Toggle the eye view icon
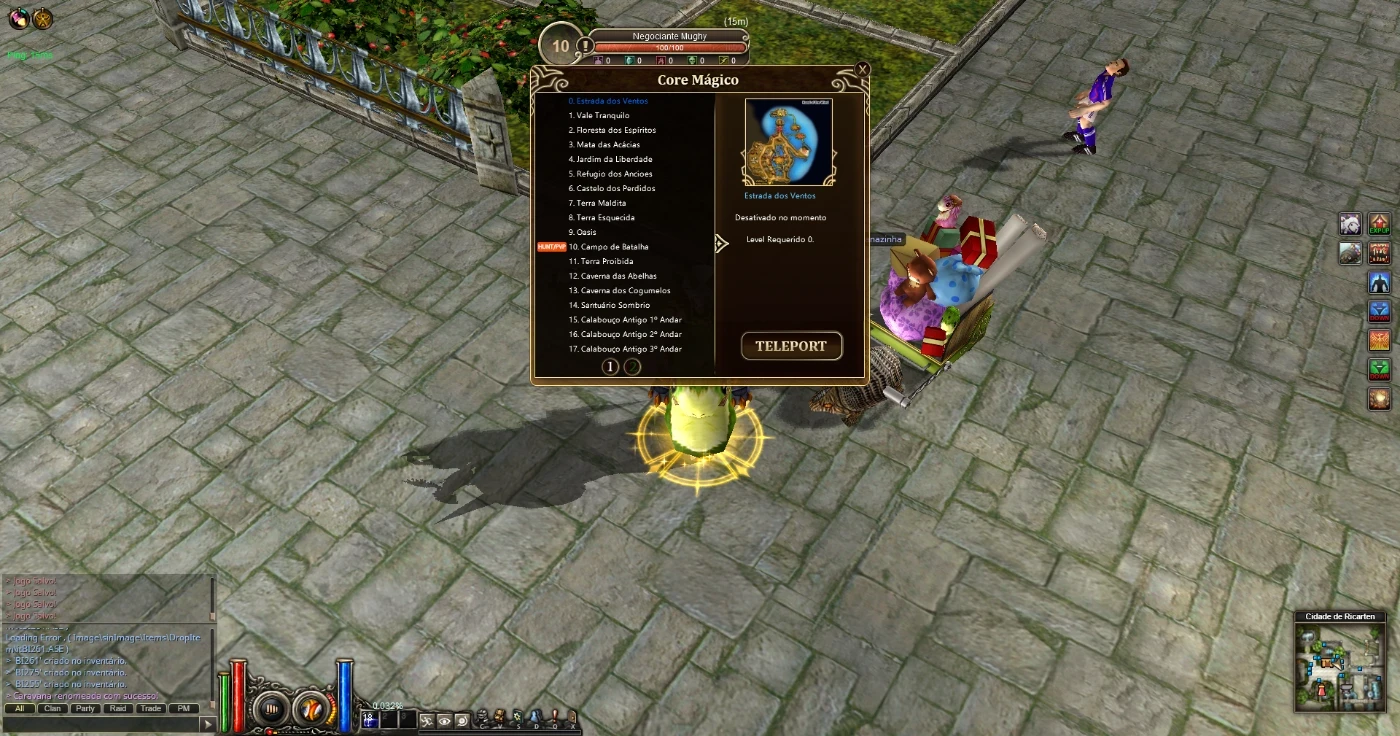Viewport: 1400px width, 736px height. click(x=444, y=720)
